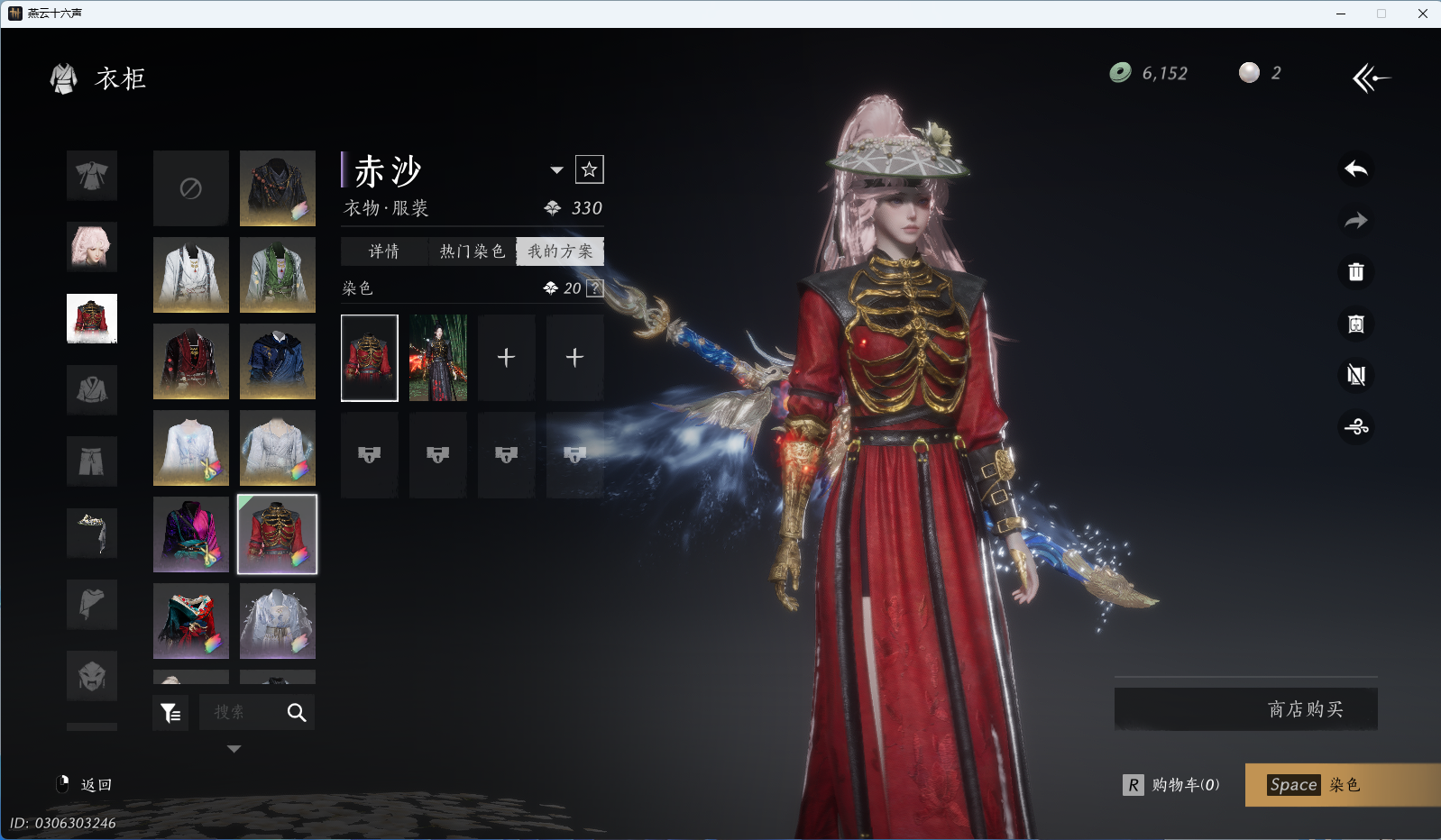
Task: Click the trash can delete icon
Action: (1355, 272)
